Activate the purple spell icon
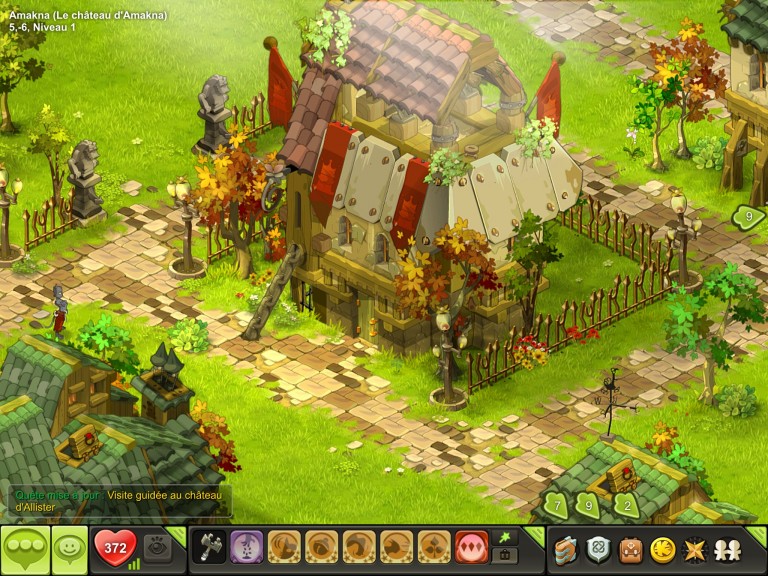The image size is (768, 576). click(x=246, y=547)
